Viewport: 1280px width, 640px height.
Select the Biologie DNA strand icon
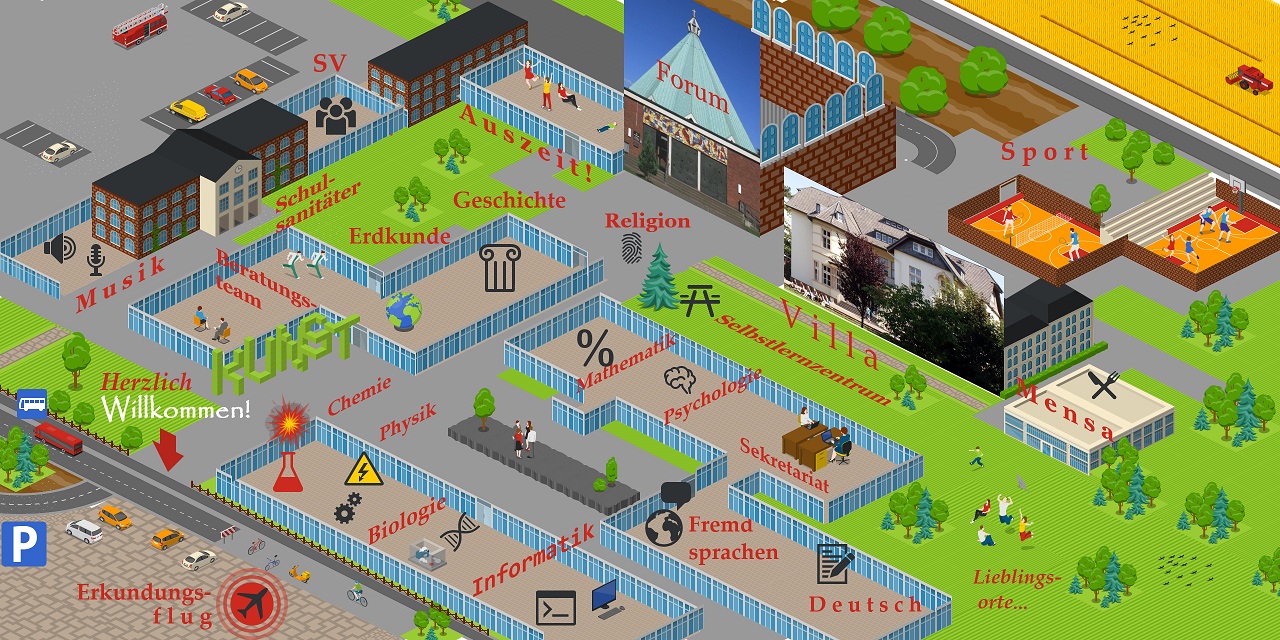coord(459,532)
